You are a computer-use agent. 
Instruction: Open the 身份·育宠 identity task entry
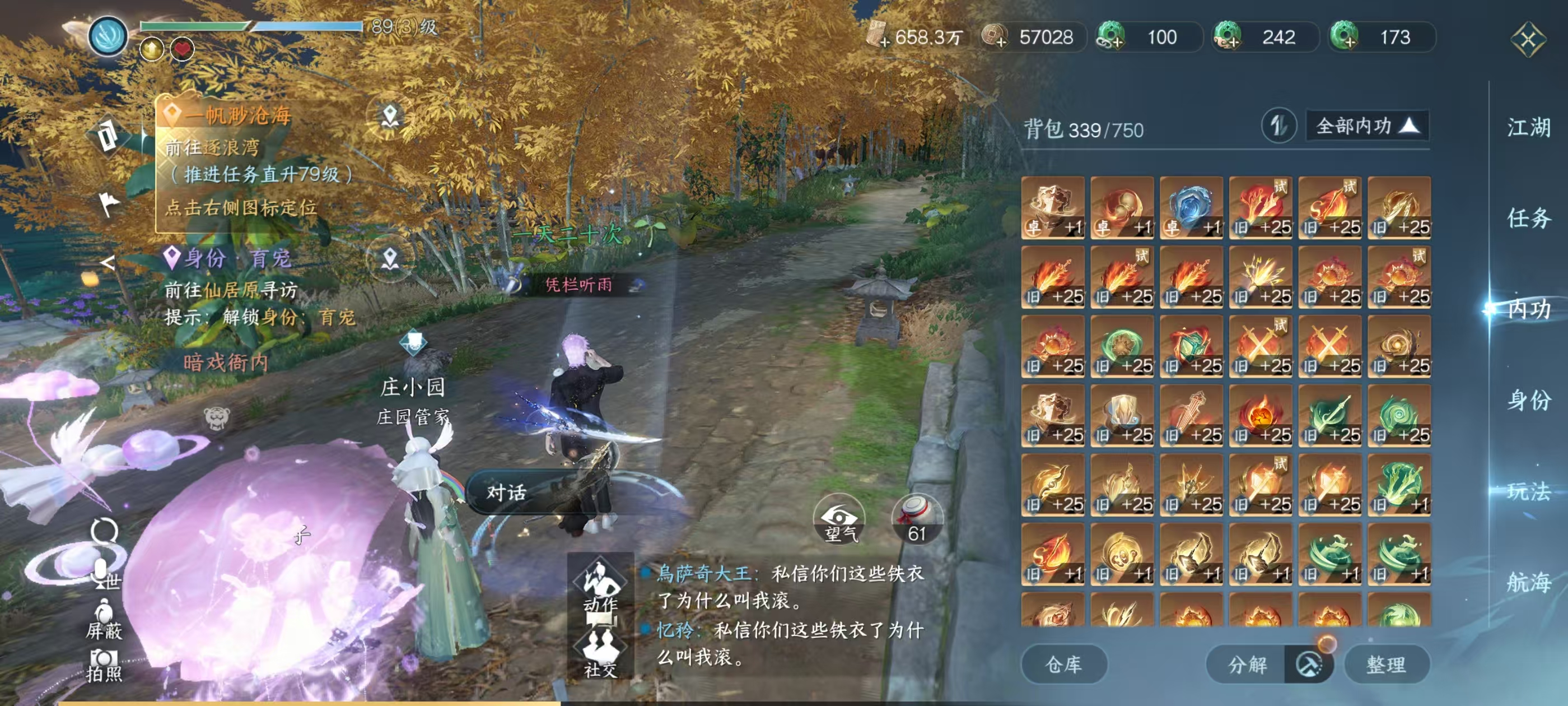(231, 259)
